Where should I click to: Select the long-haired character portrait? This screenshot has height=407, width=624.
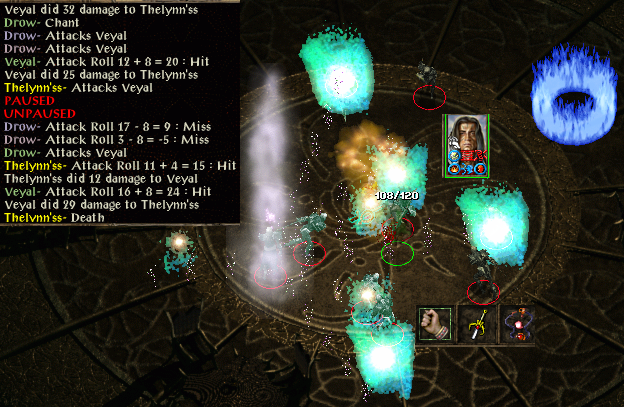(x=466, y=145)
